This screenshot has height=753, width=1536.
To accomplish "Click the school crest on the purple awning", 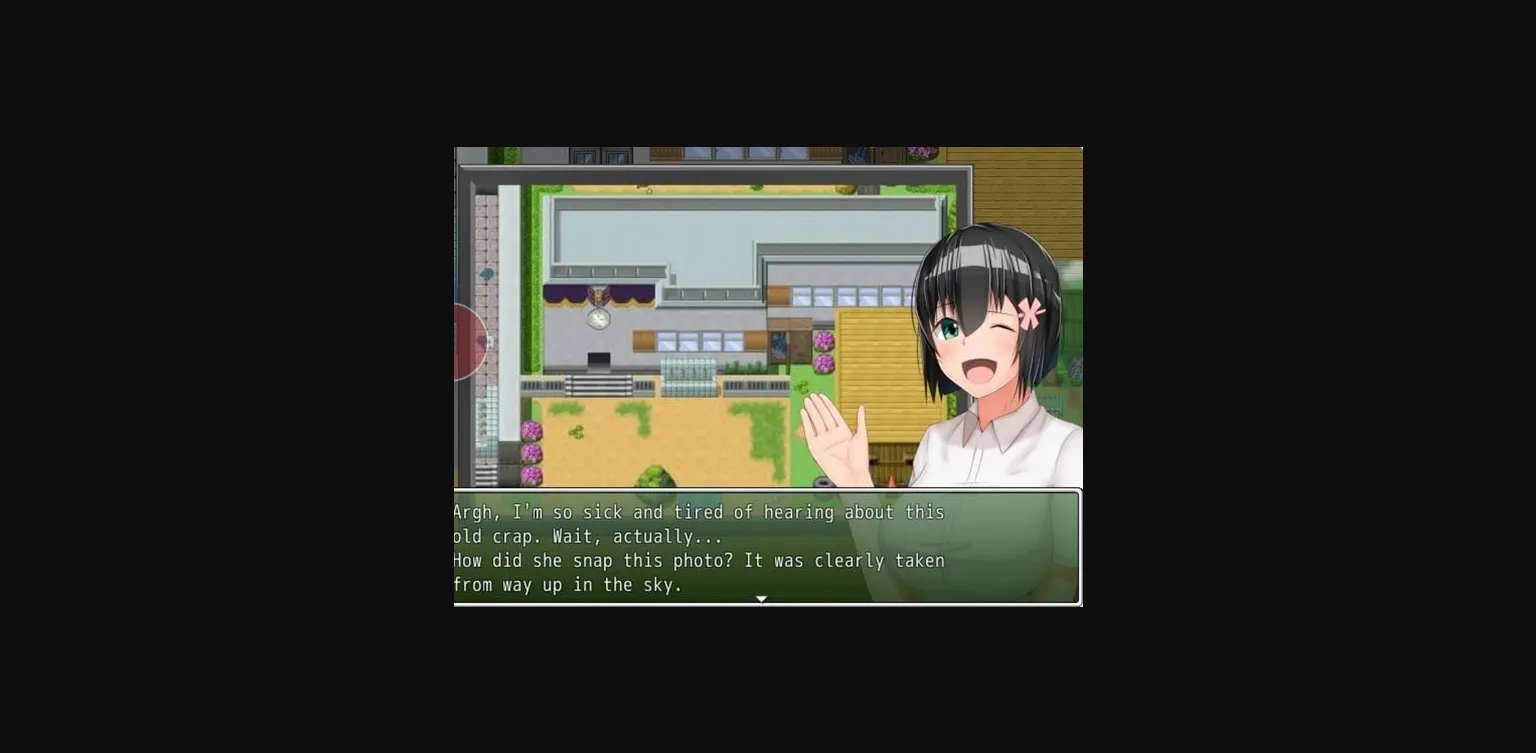I will pyautogui.click(x=600, y=294).
